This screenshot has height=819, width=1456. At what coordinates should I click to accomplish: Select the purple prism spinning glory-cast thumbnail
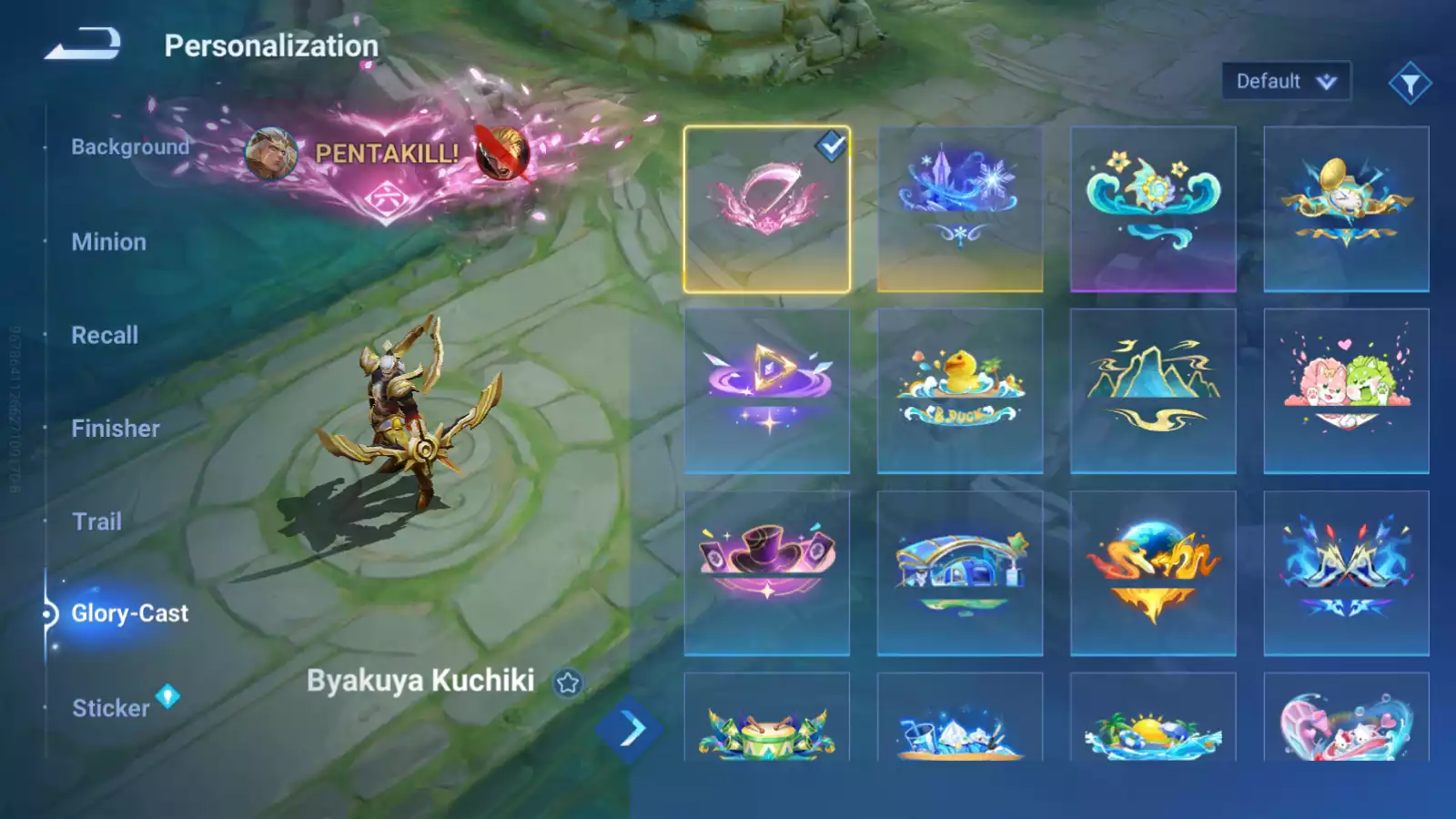[x=767, y=391]
